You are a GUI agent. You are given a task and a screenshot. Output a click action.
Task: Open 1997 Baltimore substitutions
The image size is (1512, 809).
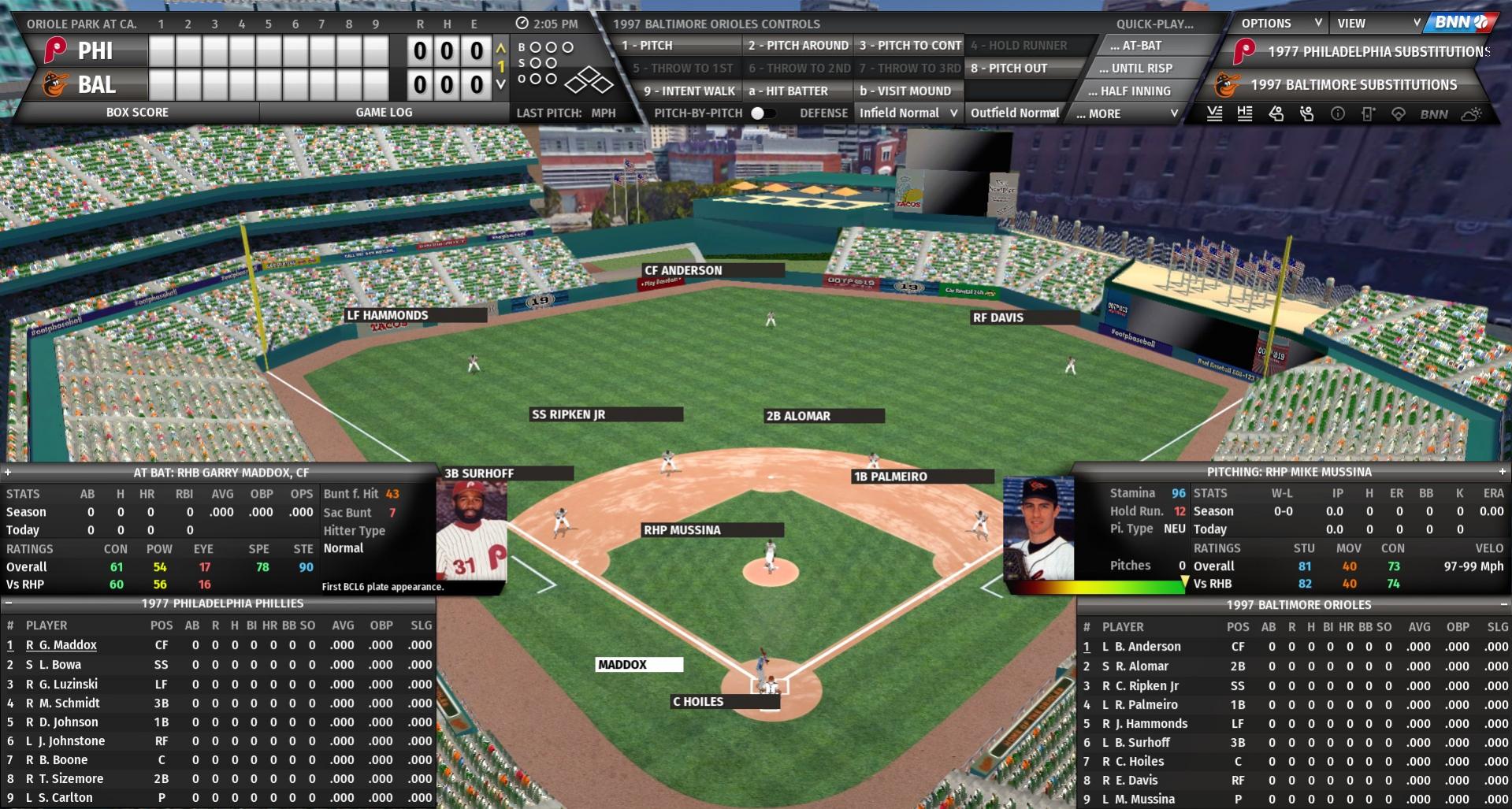(x=1353, y=85)
